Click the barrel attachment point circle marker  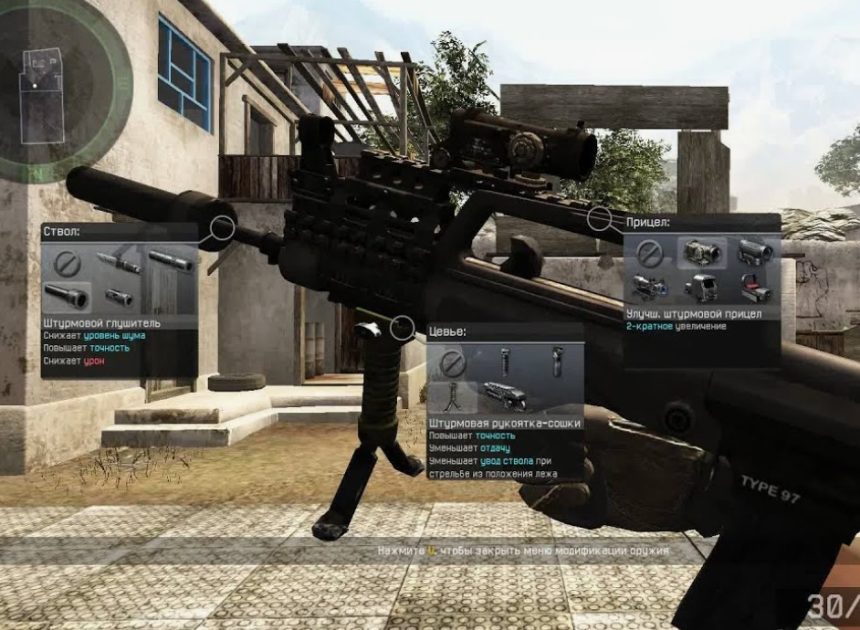tap(222, 229)
